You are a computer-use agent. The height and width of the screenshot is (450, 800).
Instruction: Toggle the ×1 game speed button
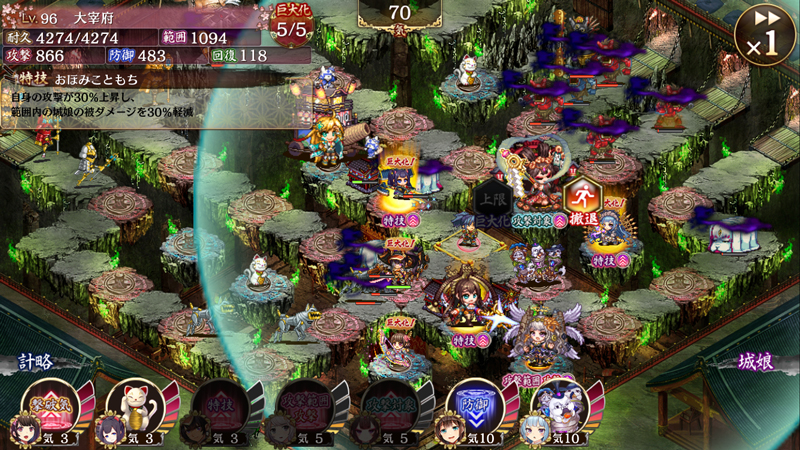[x=763, y=33]
